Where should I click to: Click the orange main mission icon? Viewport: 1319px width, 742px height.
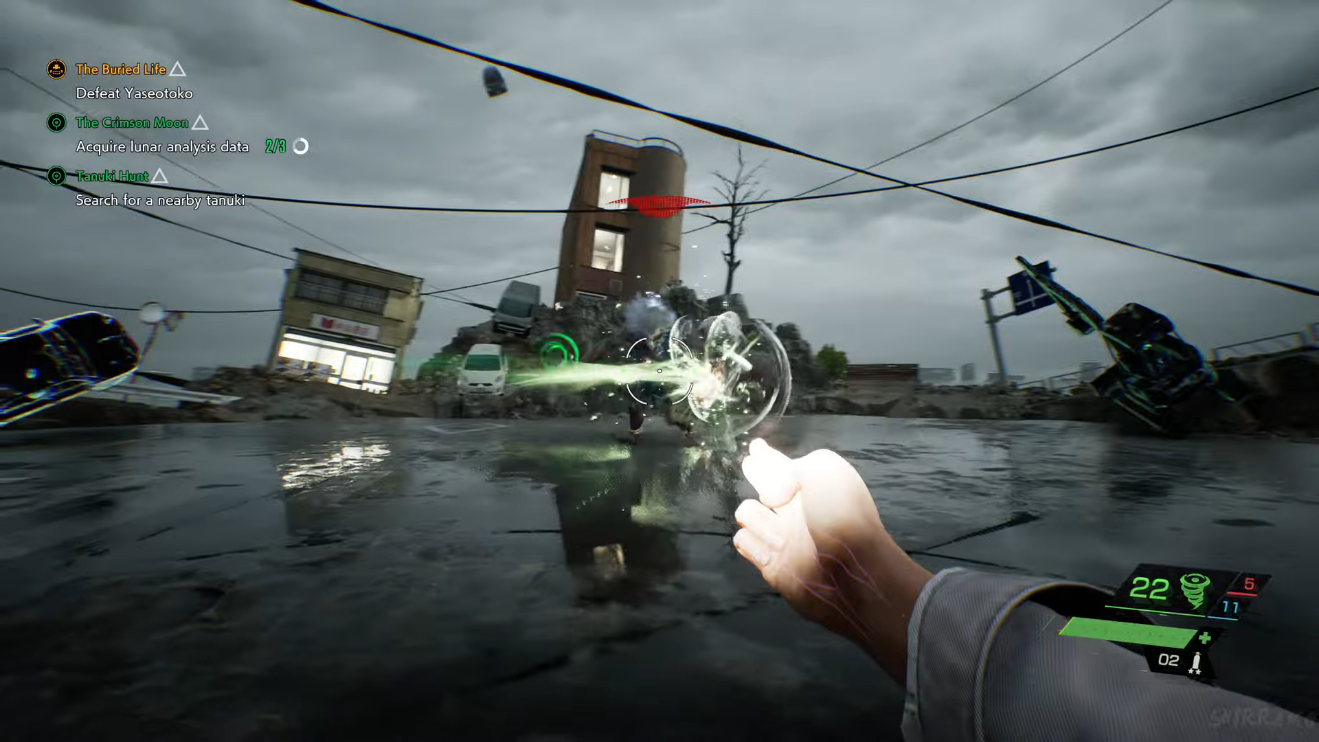(x=57, y=69)
